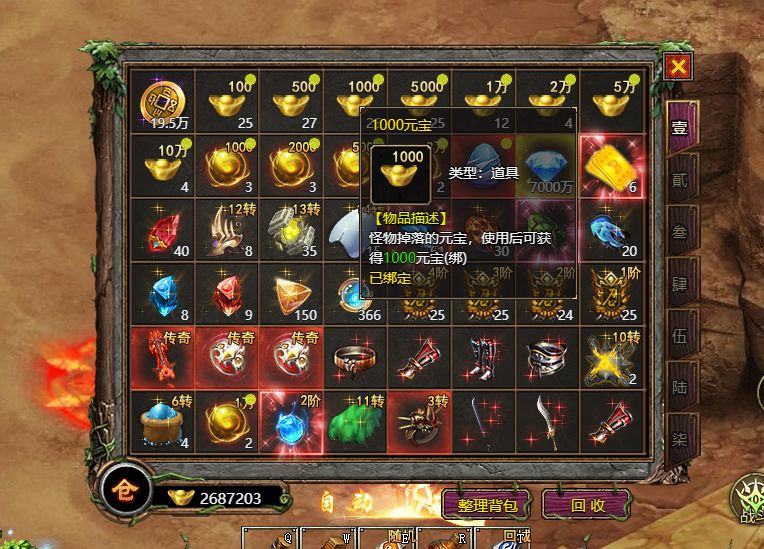Pick the 6转 blue orb pouch slot
The width and height of the screenshot is (764, 549).
(162, 422)
